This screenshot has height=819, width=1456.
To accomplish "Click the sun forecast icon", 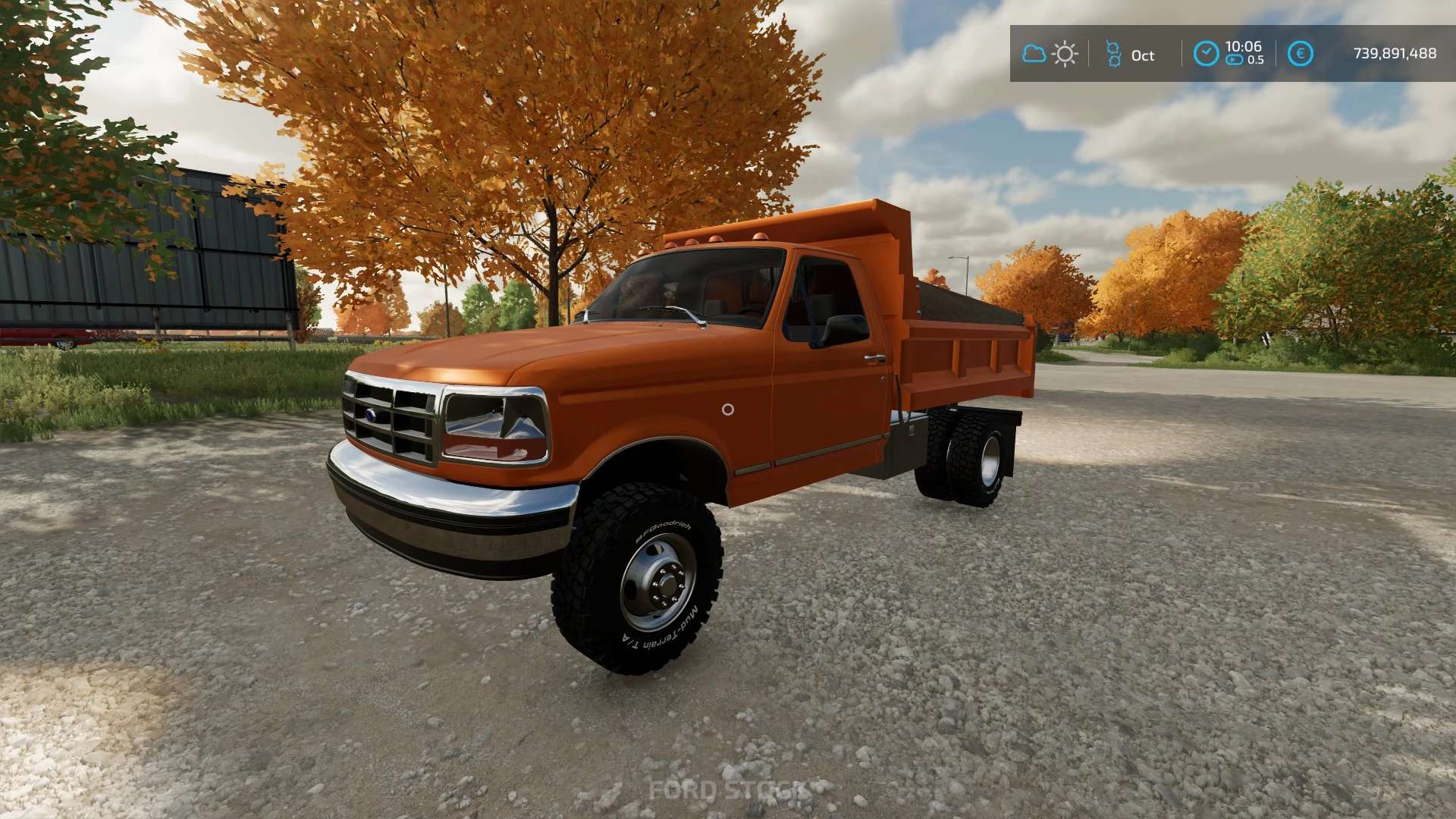I will point(1065,54).
